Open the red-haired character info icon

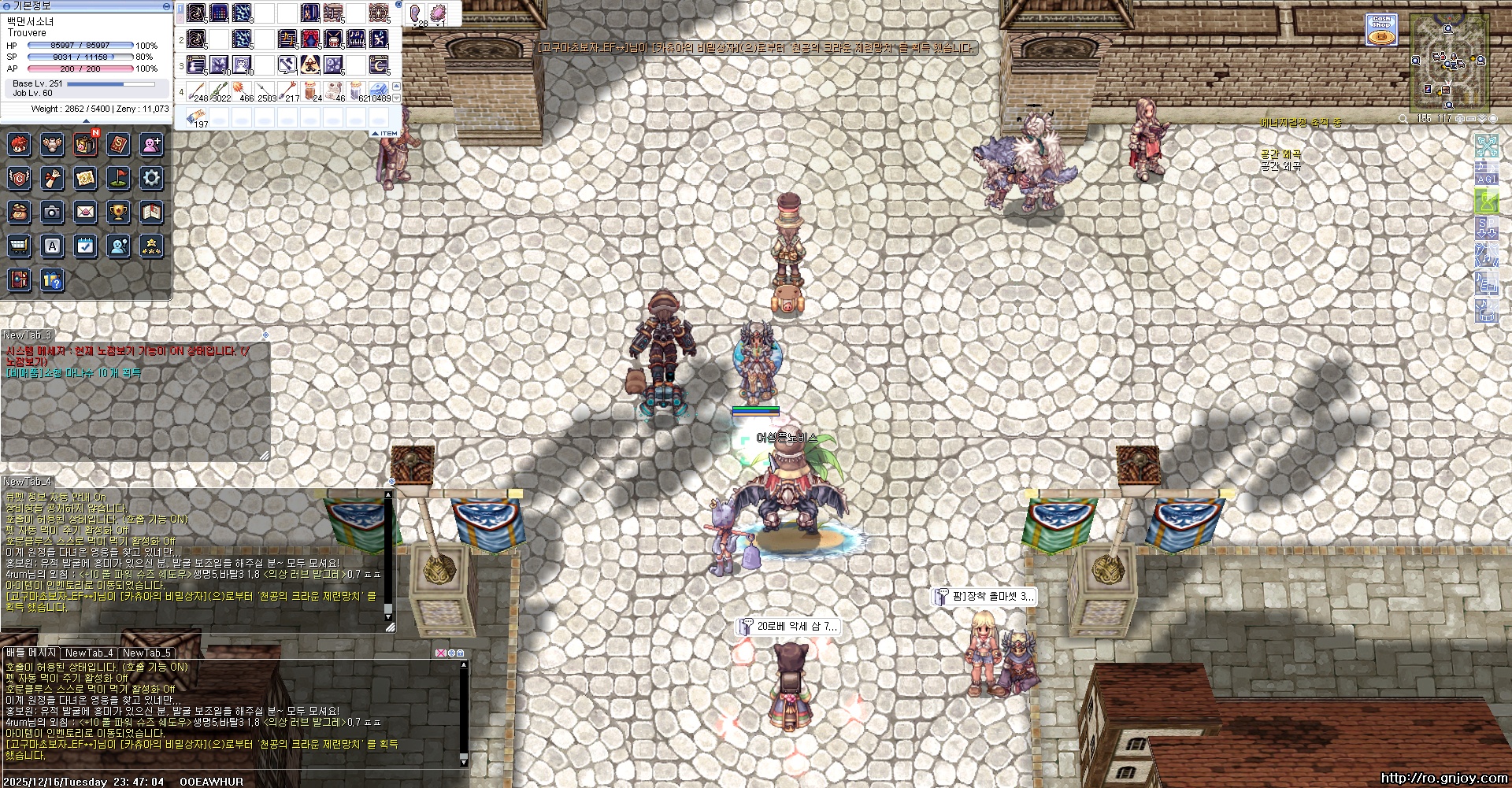19,144
